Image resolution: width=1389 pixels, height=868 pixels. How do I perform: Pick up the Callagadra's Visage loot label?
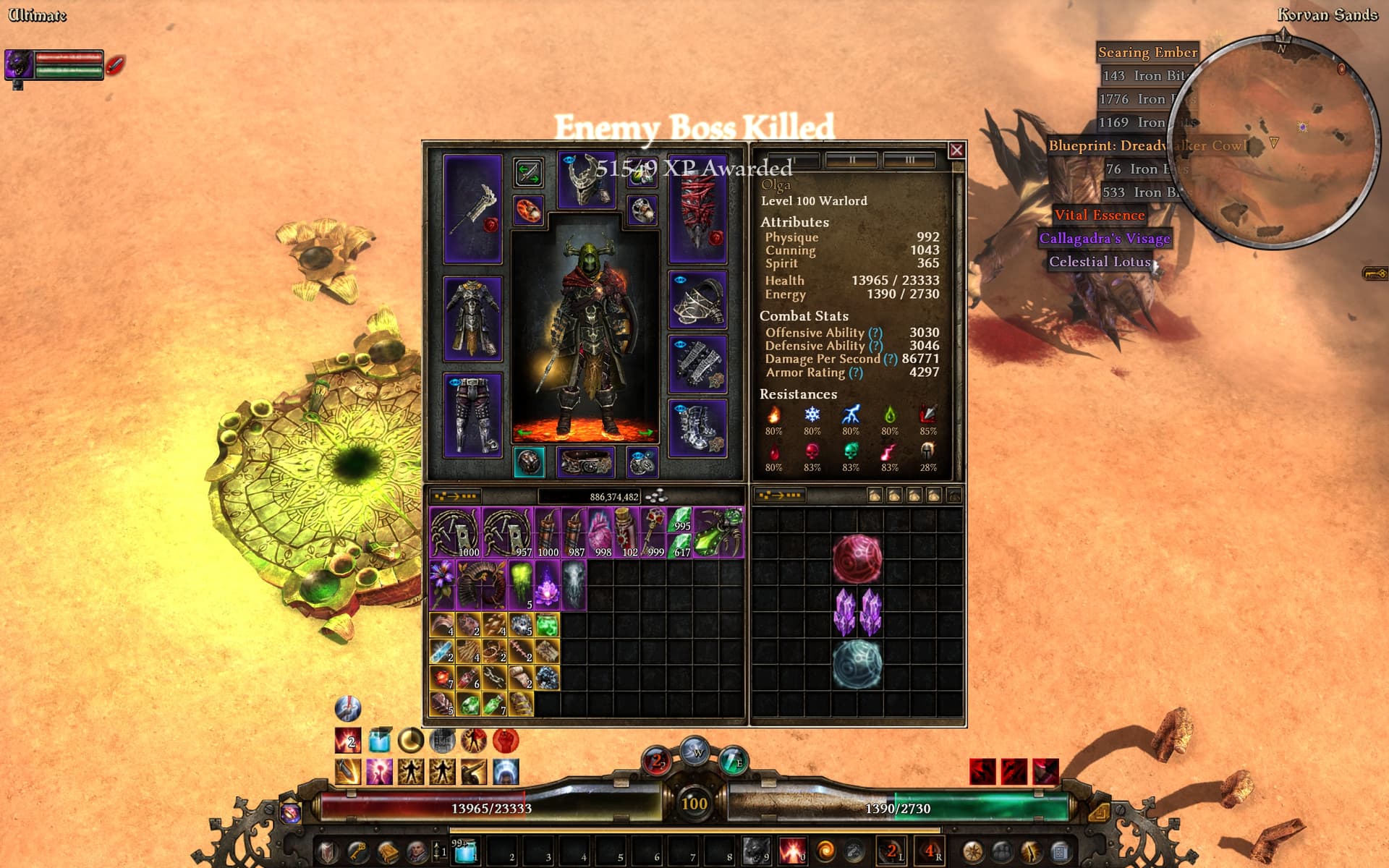[1104, 239]
